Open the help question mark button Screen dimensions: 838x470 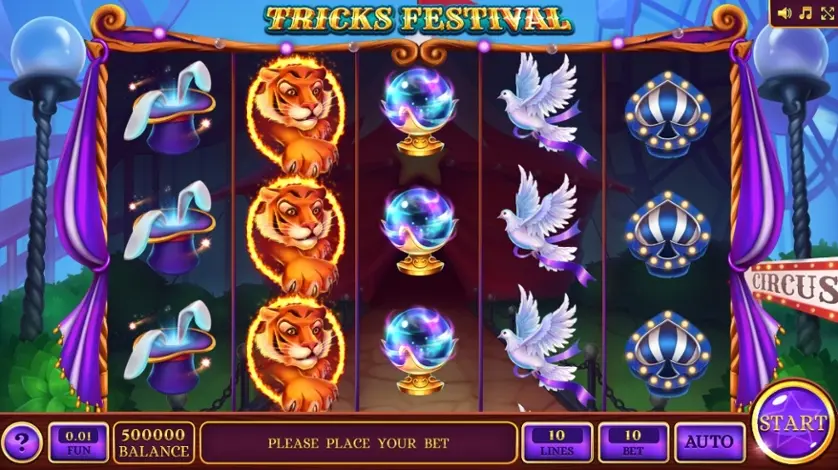point(22,442)
